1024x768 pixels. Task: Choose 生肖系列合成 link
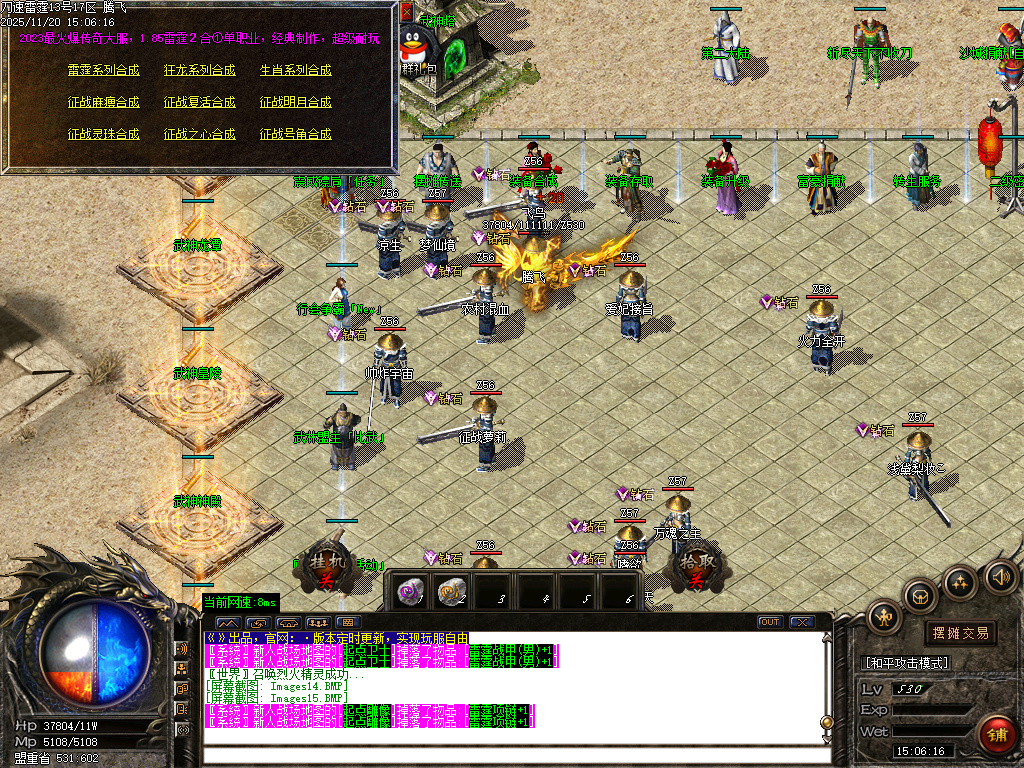point(295,70)
